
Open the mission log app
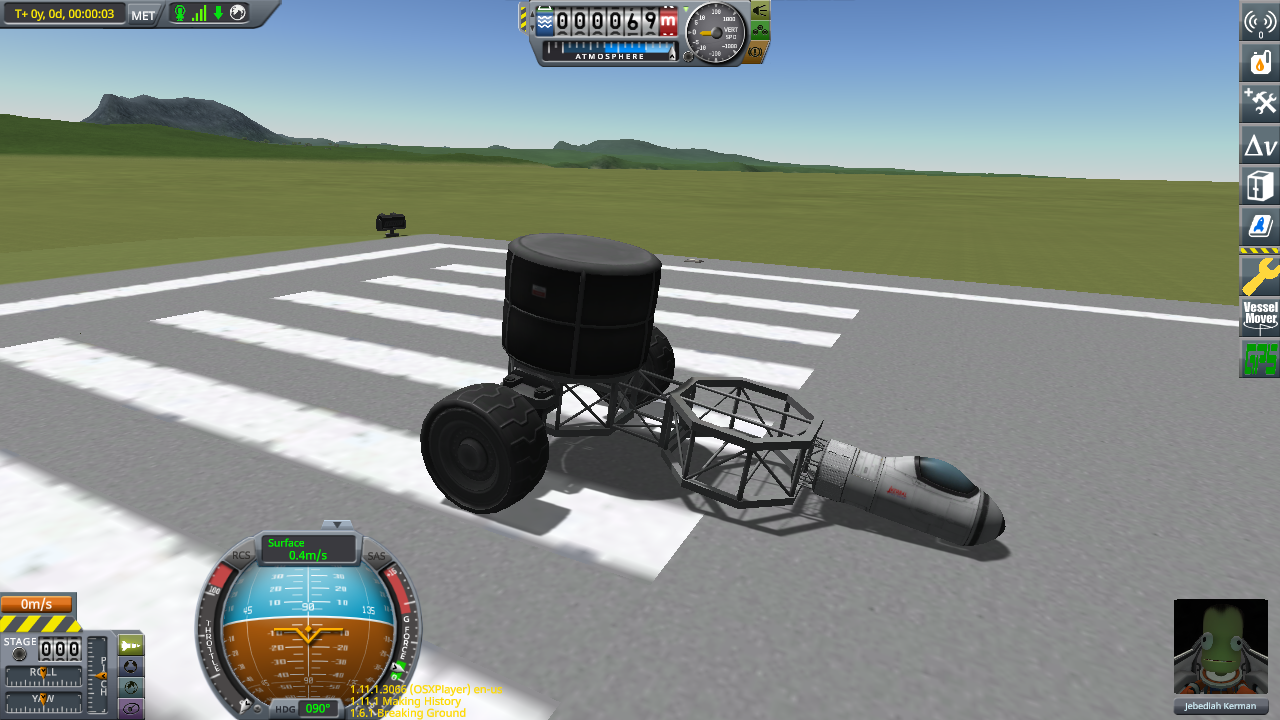coord(1259,227)
